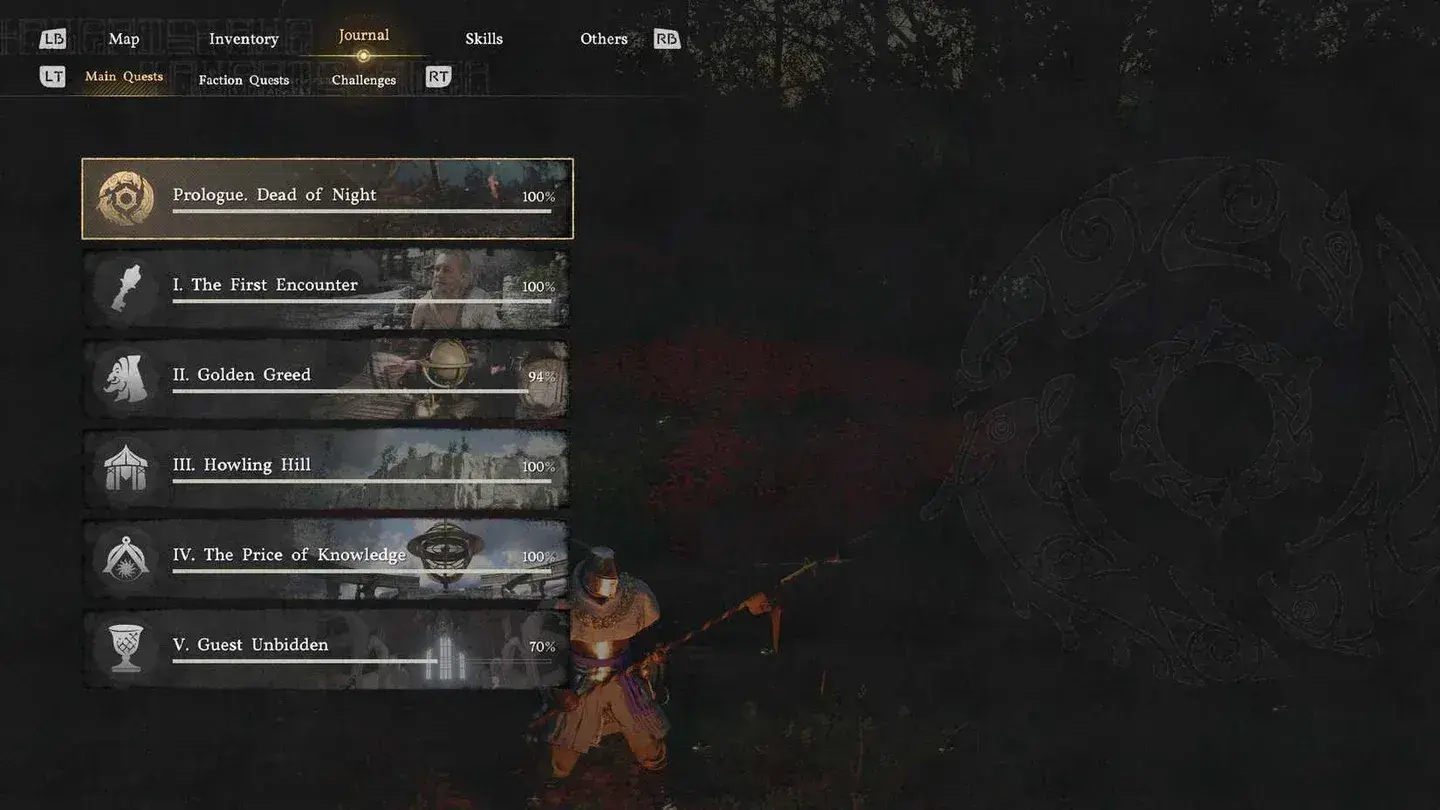Open the Guest Unbidden quest entry
1440x810 pixels.
pos(330,646)
